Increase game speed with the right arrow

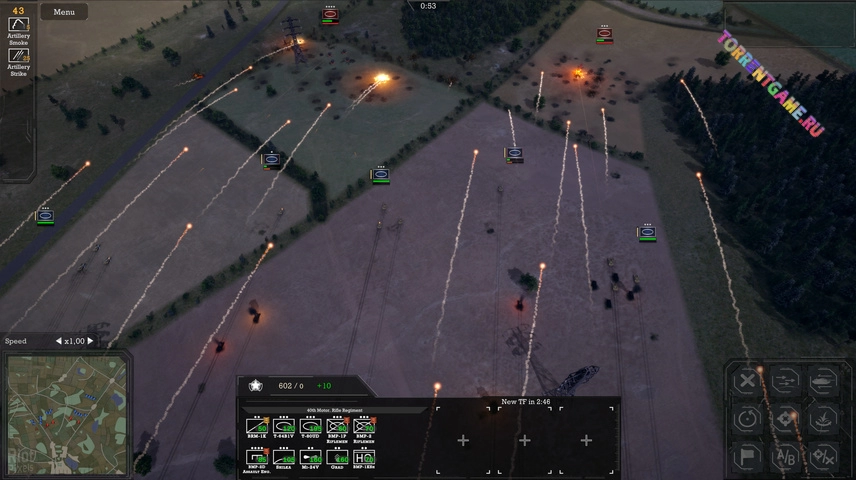(90, 341)
